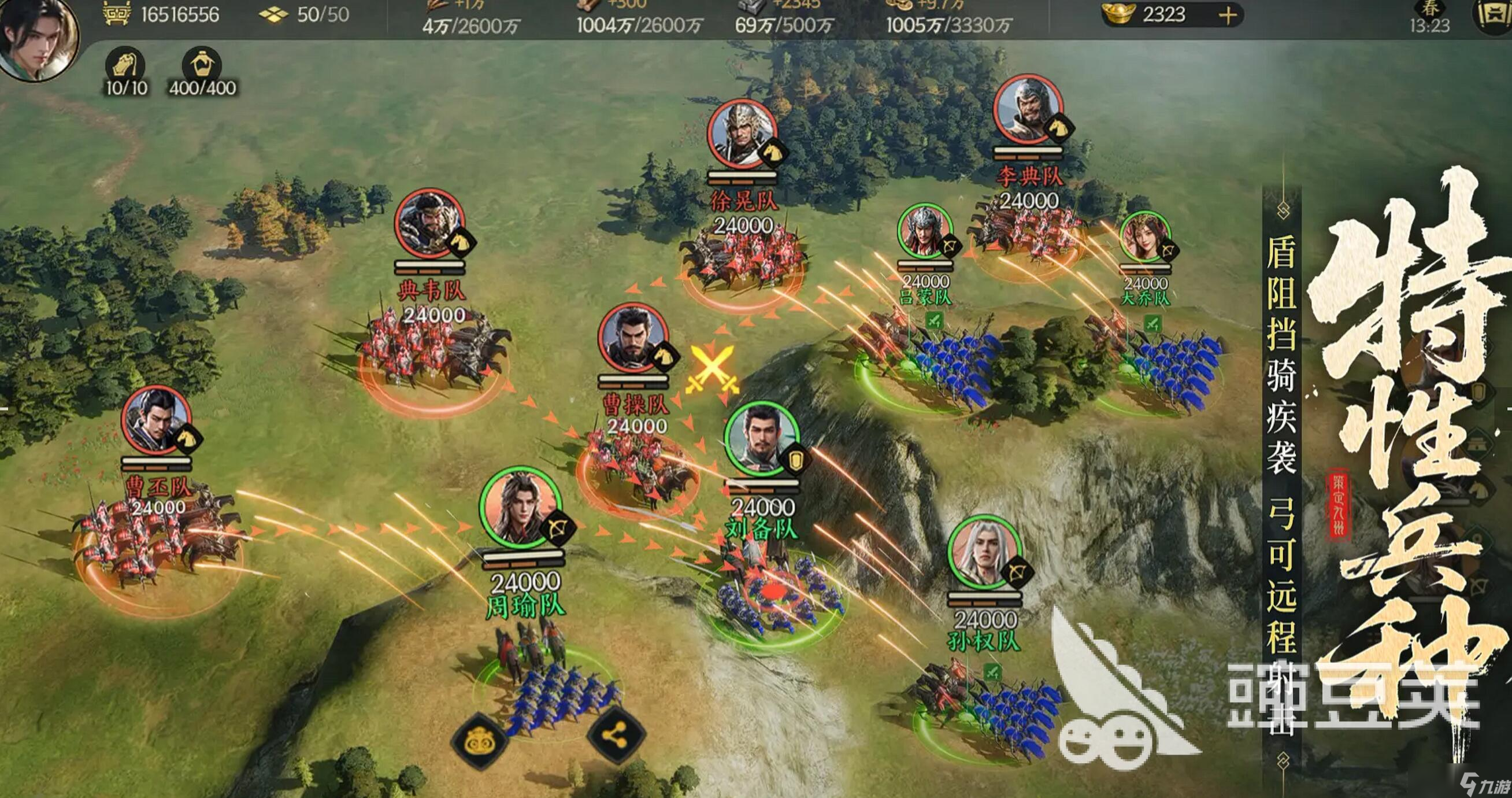This screenshot has height=798, width=1512.
Task: Pick Lu Meng's army portrait
Action: pos(925,231)
